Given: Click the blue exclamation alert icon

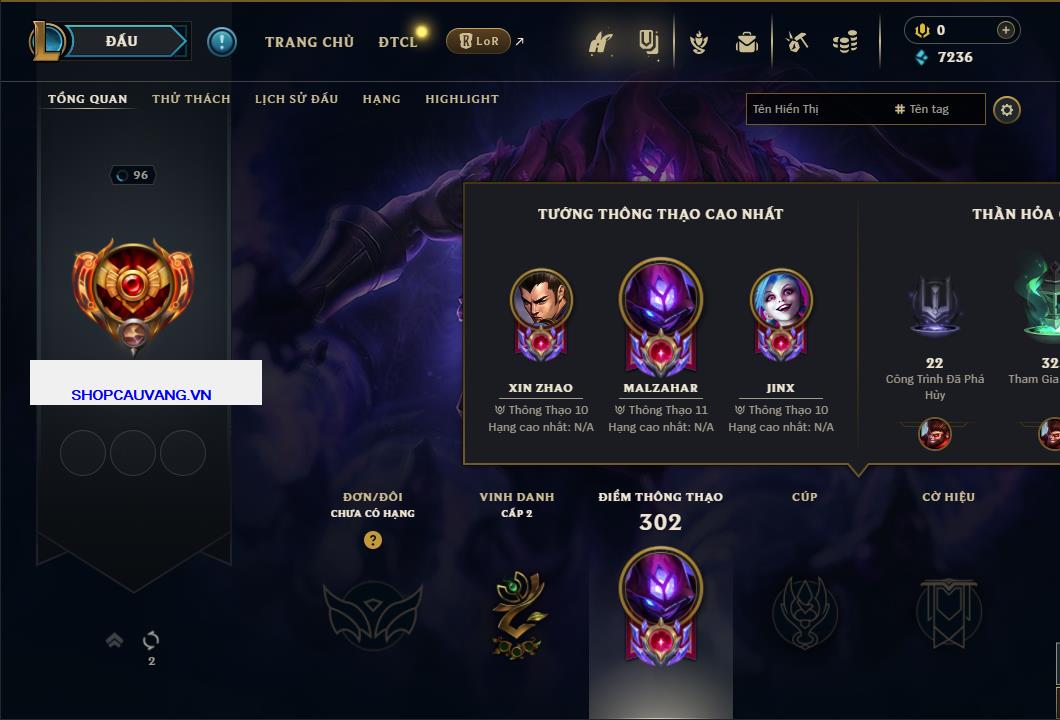Looking at the screenshot, I should click(x=221, y=41).
